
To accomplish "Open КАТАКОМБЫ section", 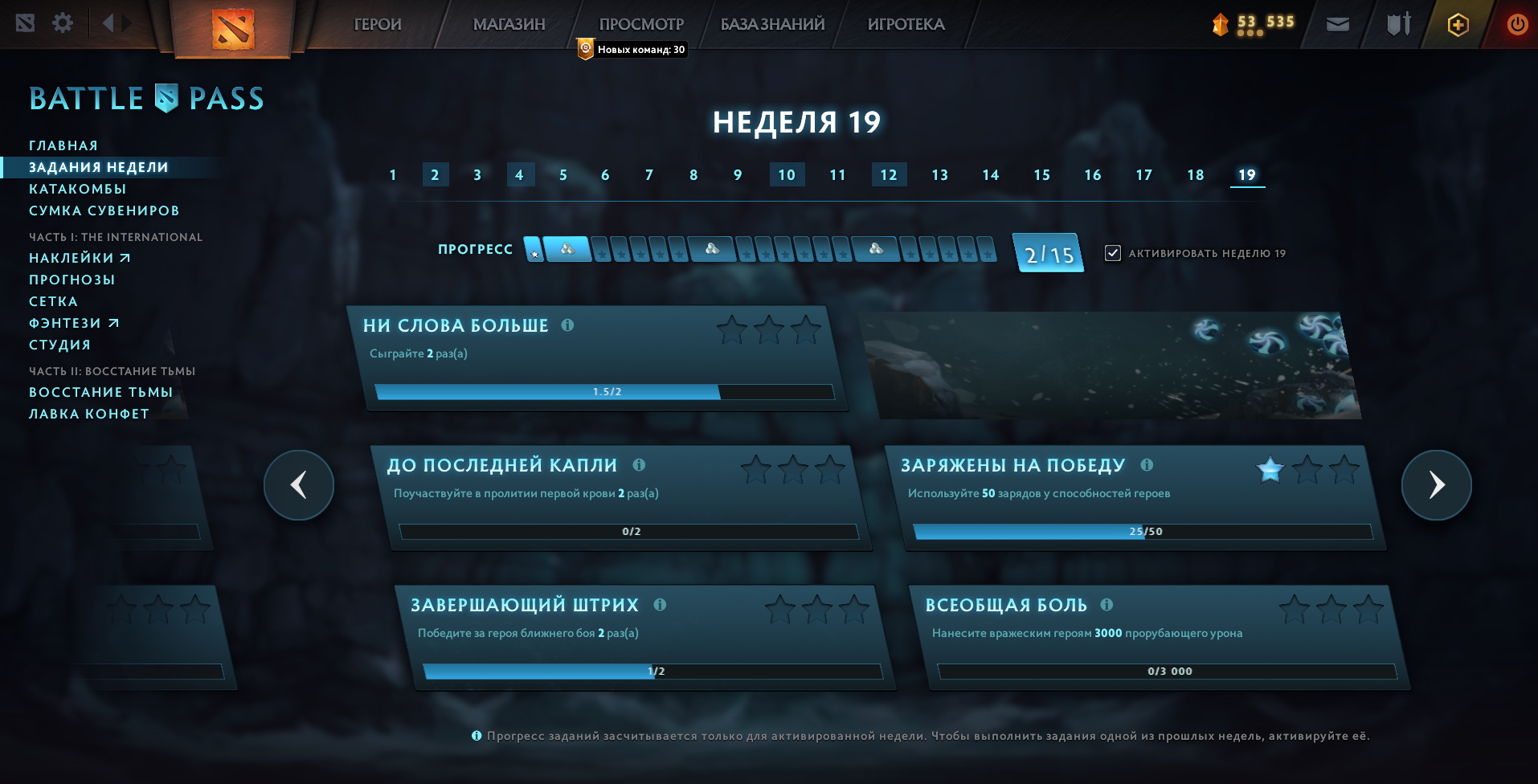I will pos(78,189).
